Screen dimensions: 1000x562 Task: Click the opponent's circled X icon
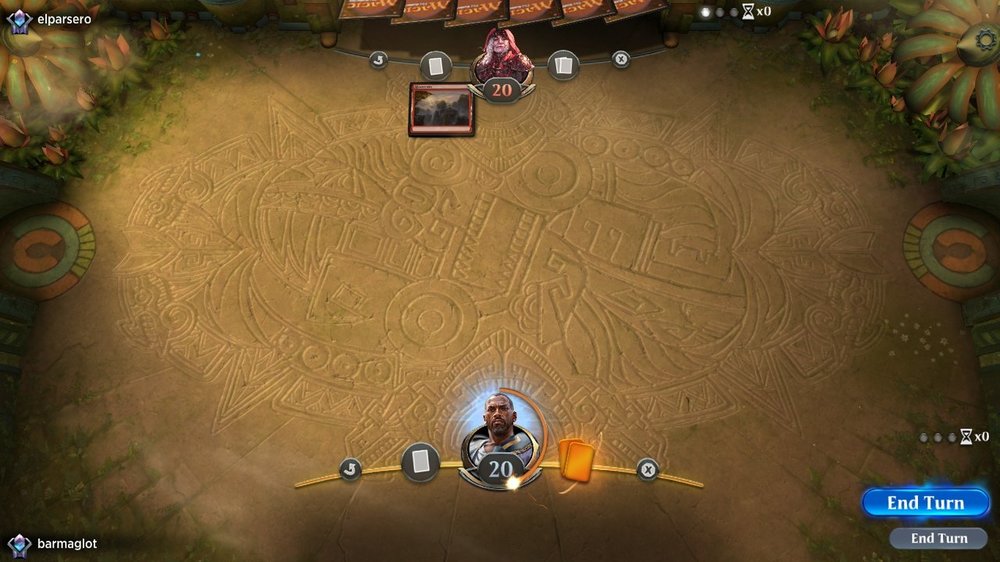(621, 59)
